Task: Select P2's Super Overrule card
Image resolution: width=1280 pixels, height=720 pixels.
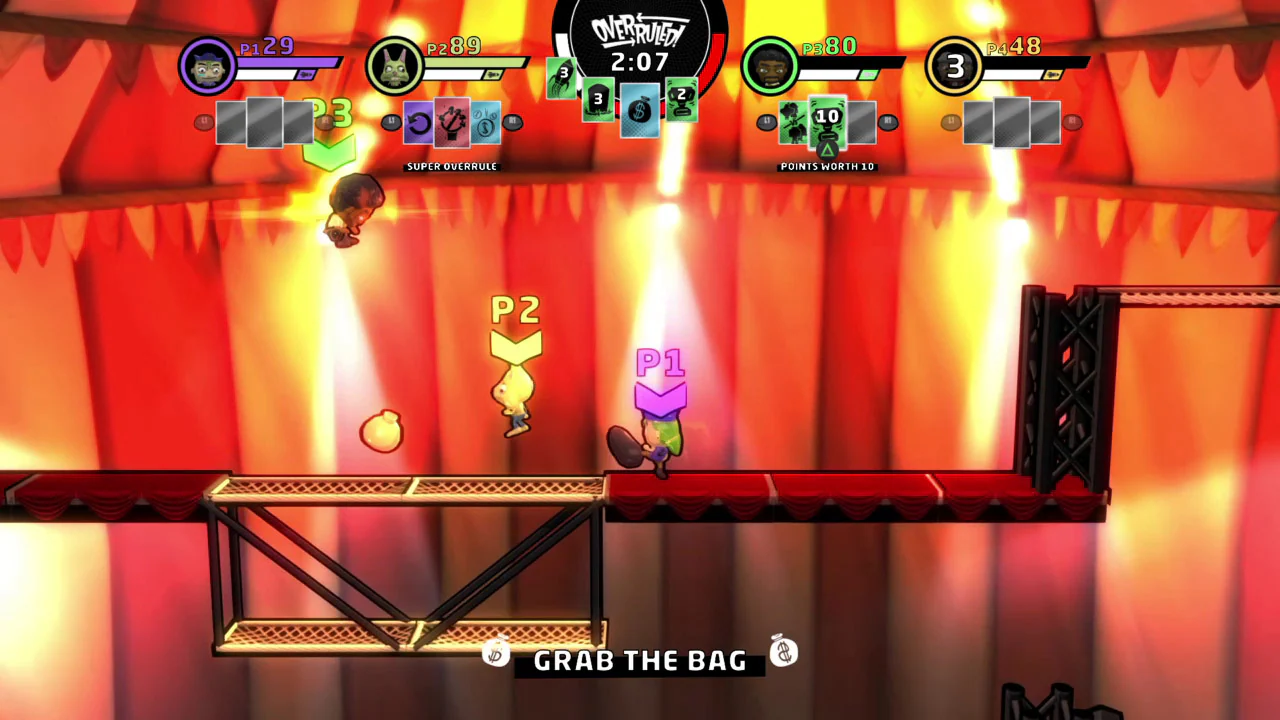Action: pos(452,123)
